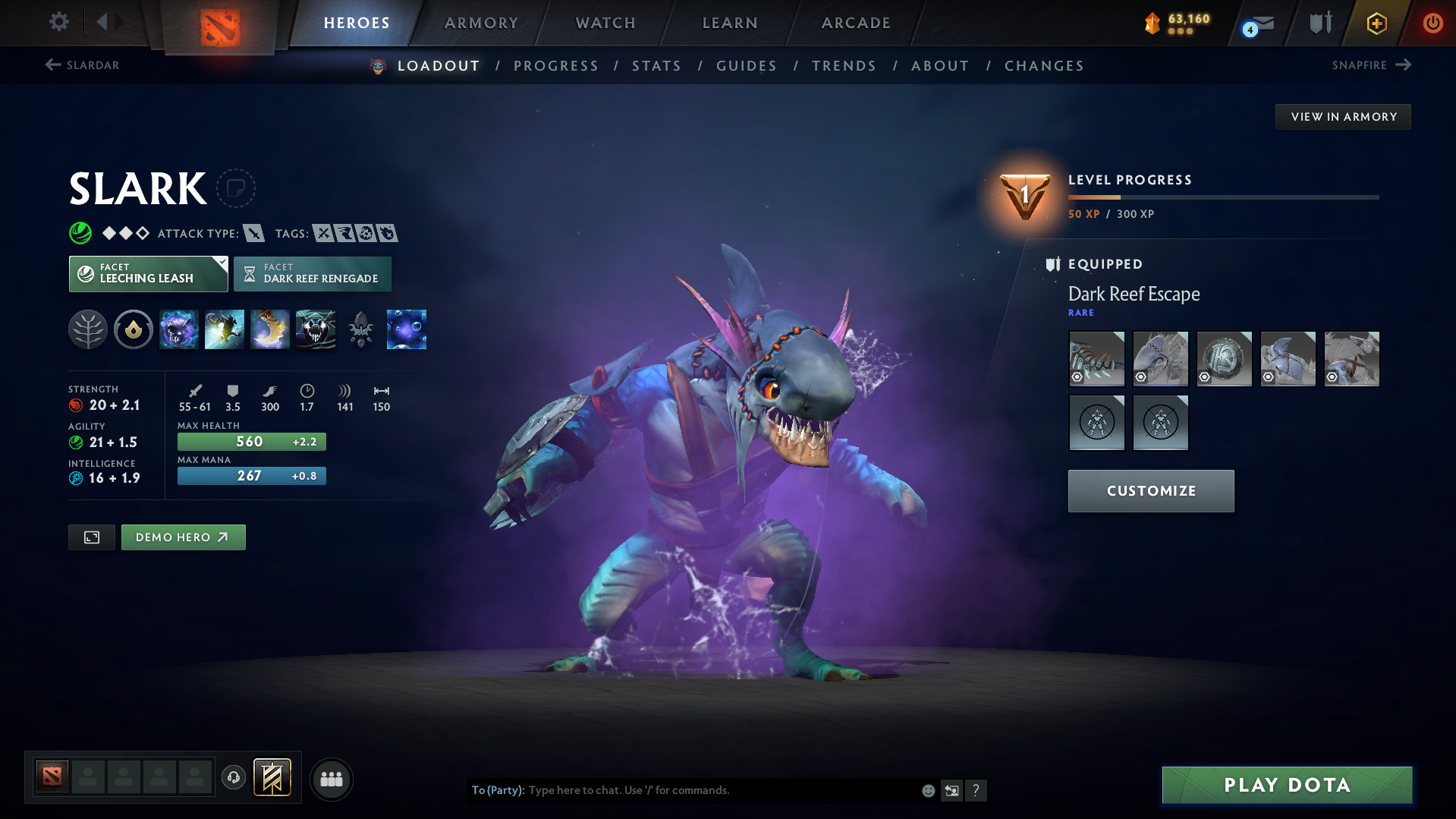
Task: Click the back arrow to Slardar
Action: (x=52, y=65)
